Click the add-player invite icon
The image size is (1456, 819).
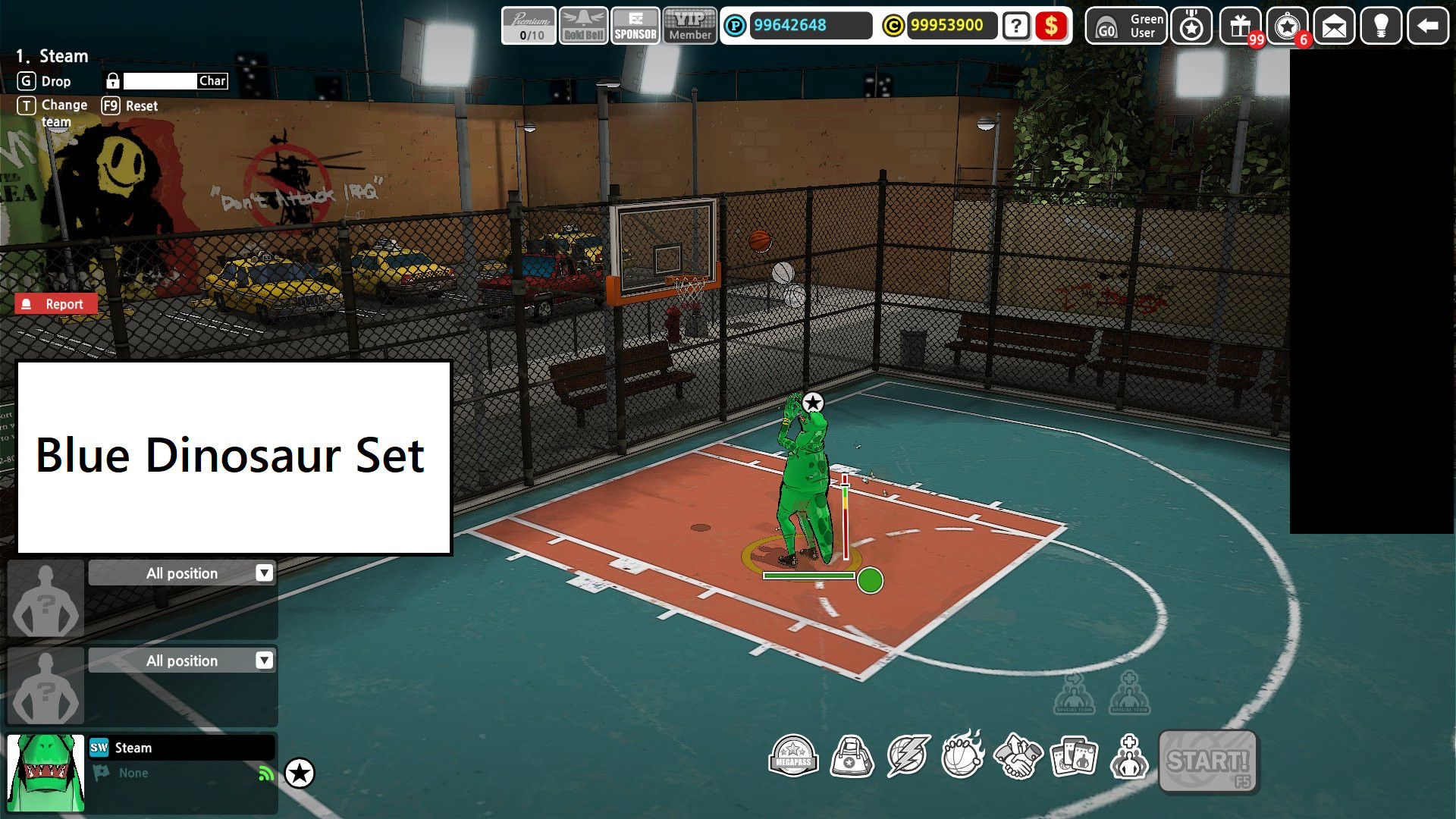coord(1131,757)
